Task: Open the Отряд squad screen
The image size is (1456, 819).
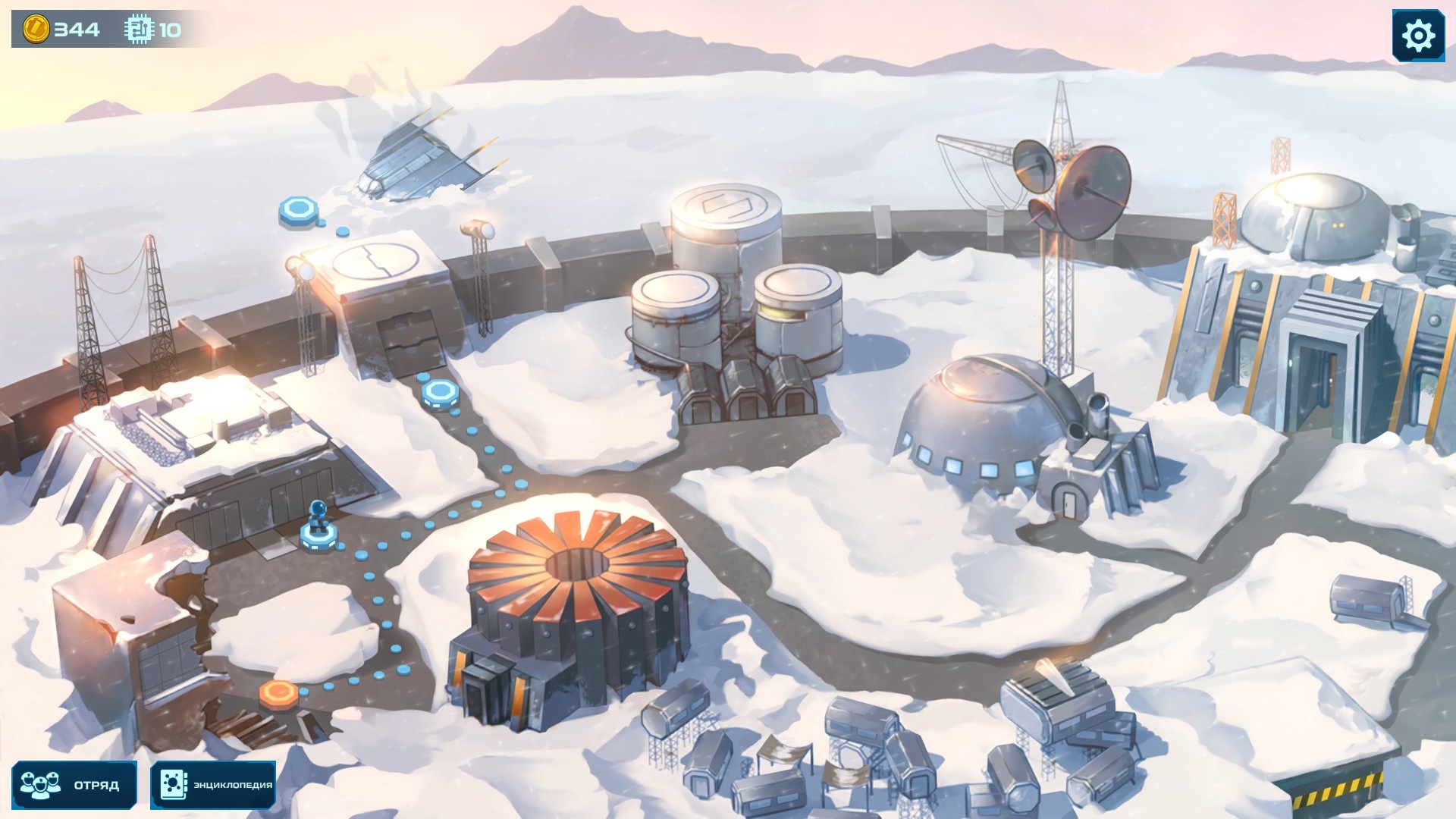Action: point(74,784)
